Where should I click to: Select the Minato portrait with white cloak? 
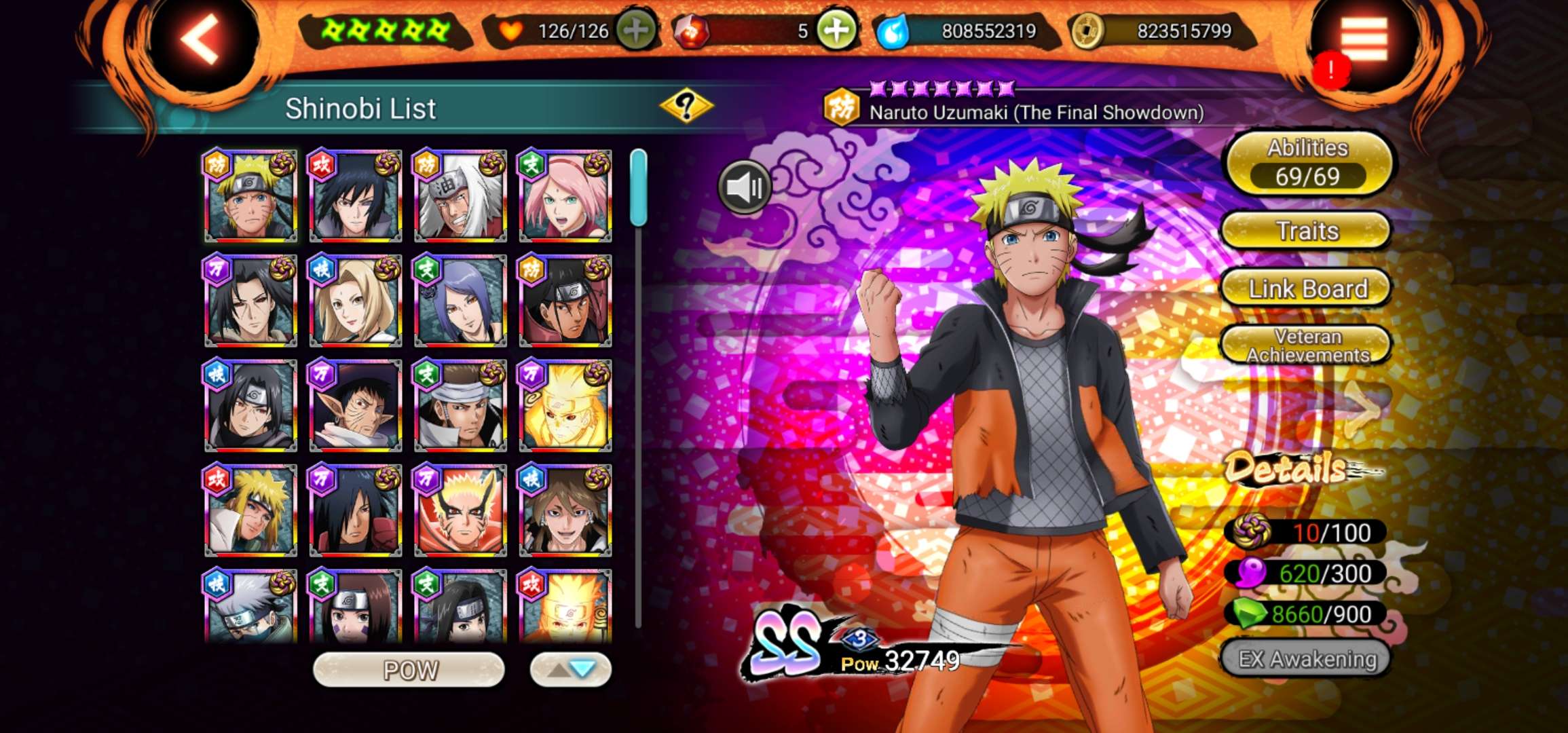point(250,511)
